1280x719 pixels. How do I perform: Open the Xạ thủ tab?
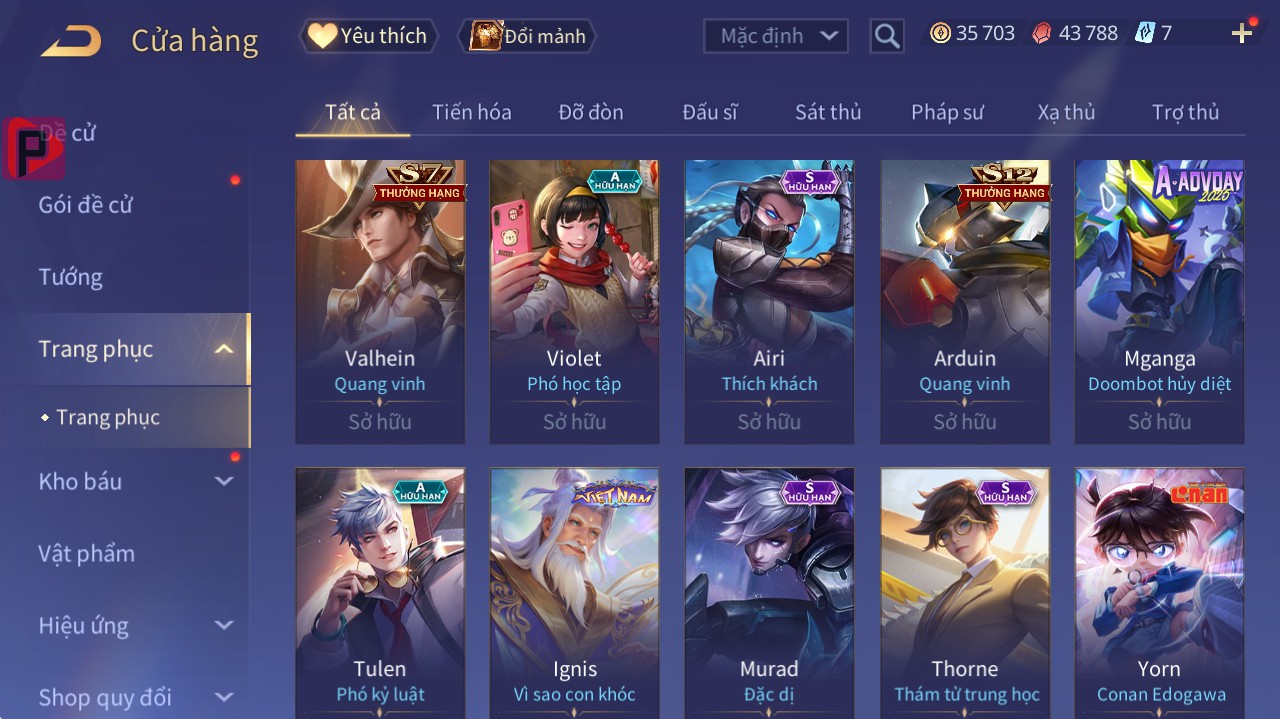(x=1066, y=112)
